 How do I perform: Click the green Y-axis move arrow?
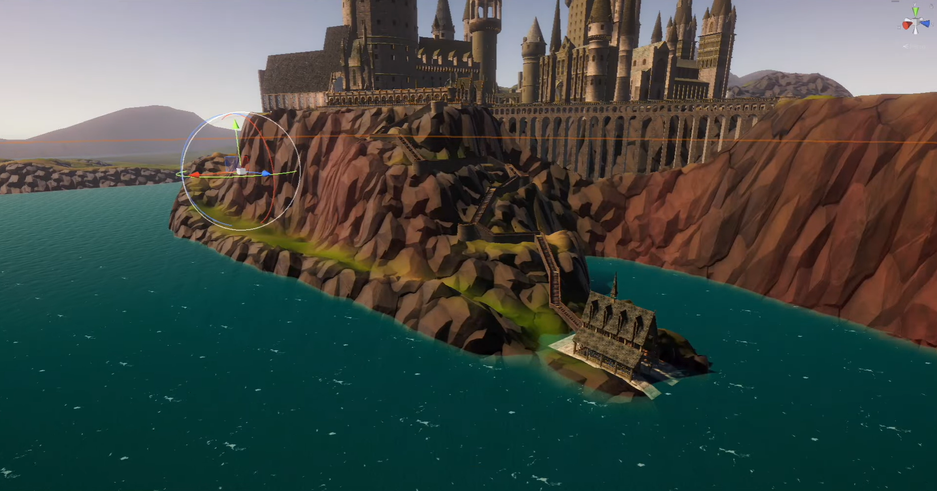pyautogui.click(x=237, y=125)
